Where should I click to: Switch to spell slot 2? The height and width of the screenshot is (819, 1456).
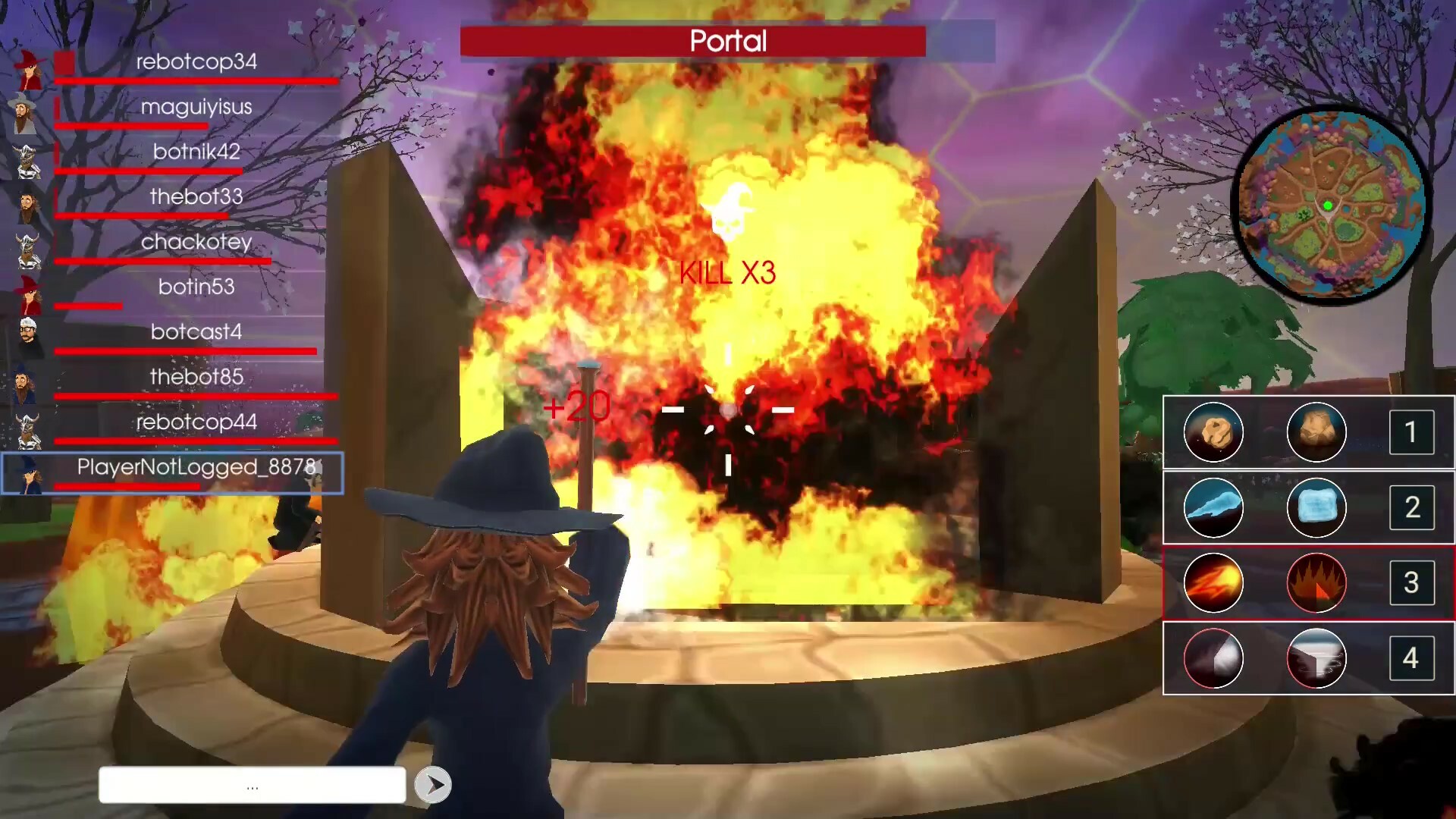1412,508
